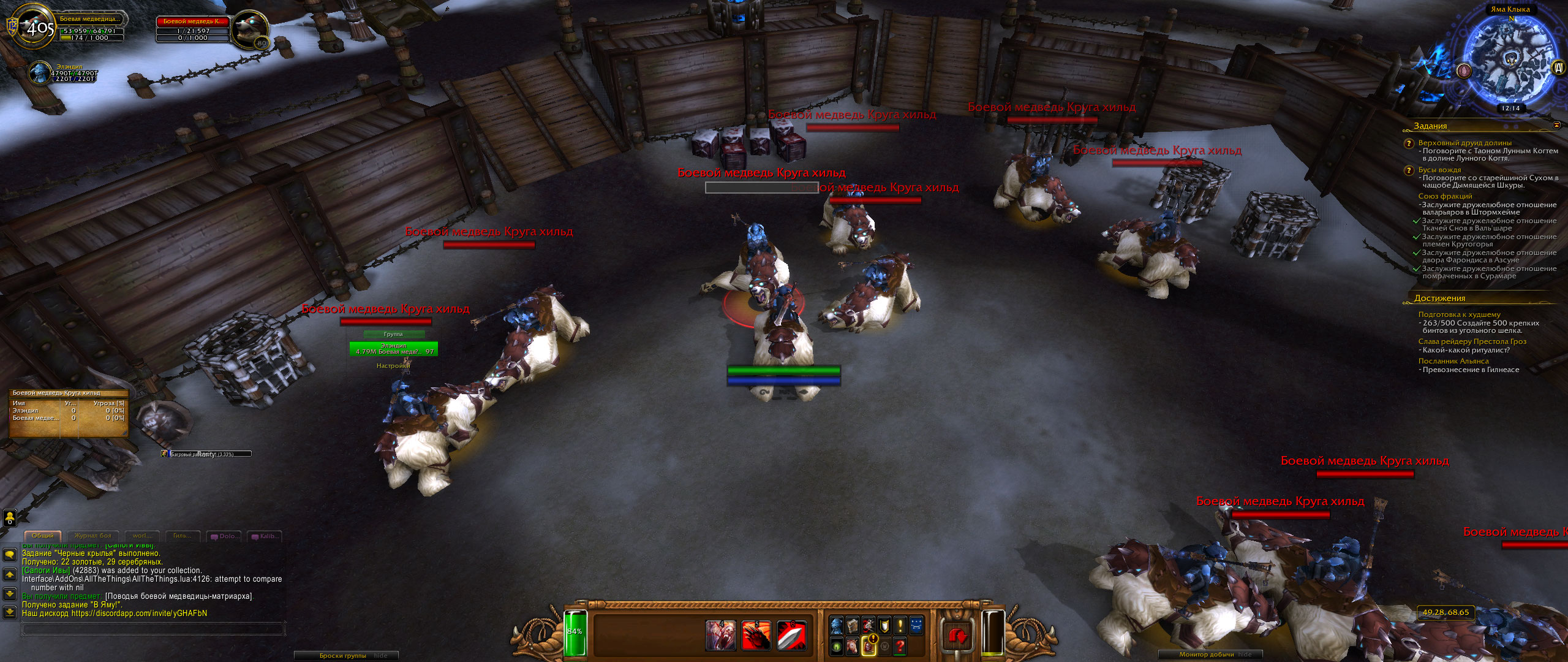Click the circular minimap
Viewport: 1568px width, 662px height.
[1510, 60]
